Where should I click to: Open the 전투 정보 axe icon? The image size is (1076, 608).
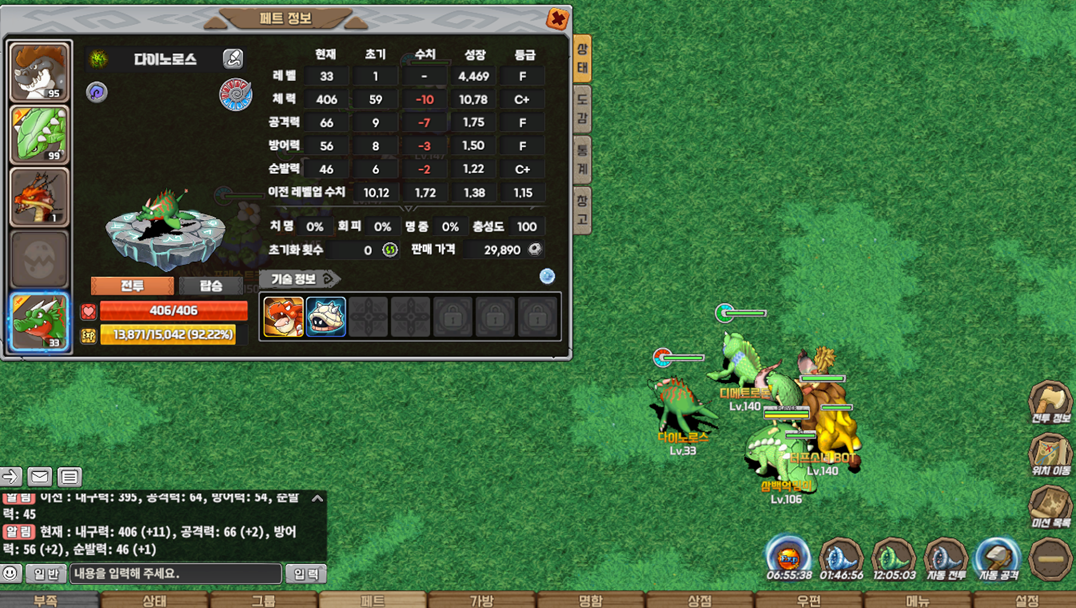1050,402
